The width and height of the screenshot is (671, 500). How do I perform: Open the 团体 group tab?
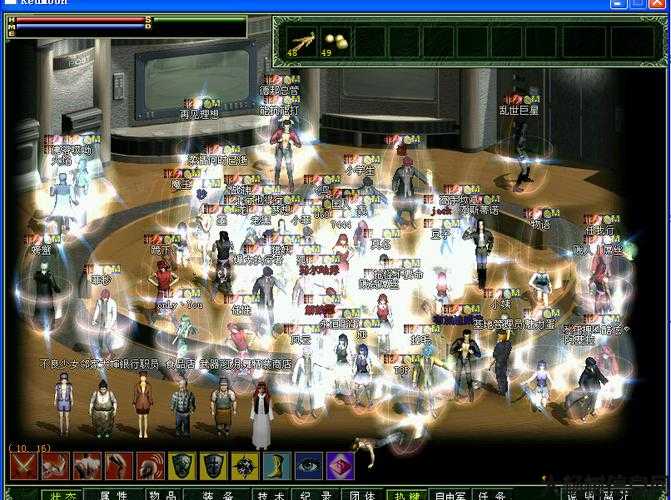pos(360,493)
